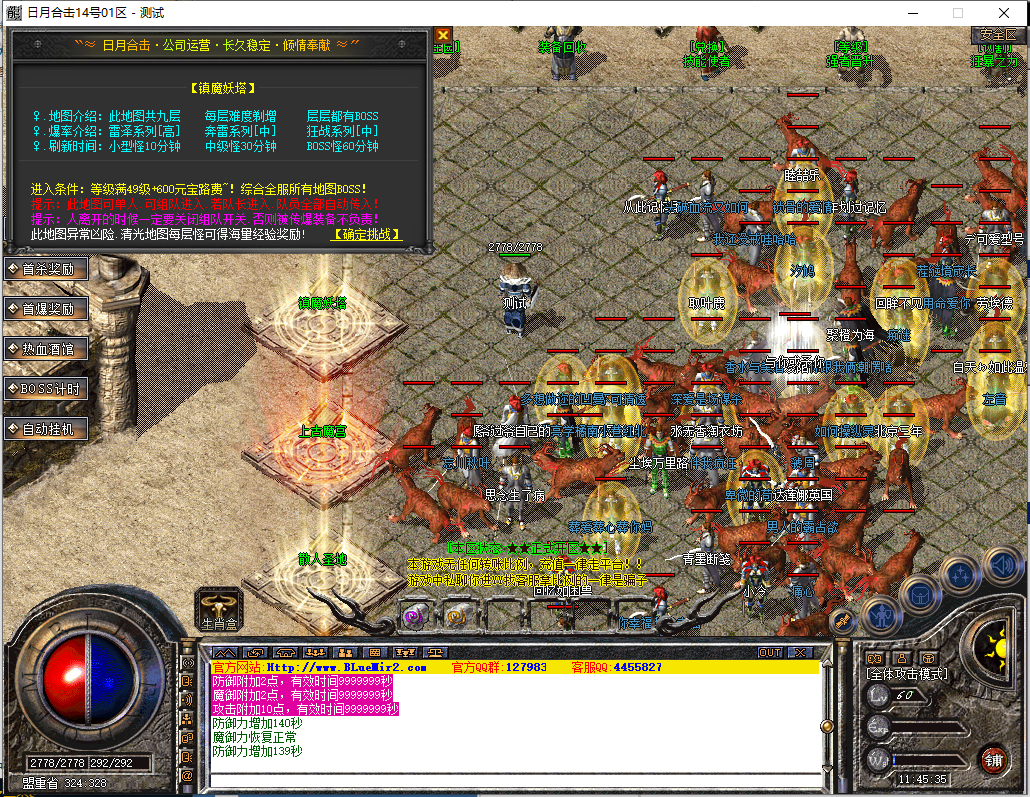
Task: Confirm the challenge via 确定挑战 link
Action: coord(367,235)
